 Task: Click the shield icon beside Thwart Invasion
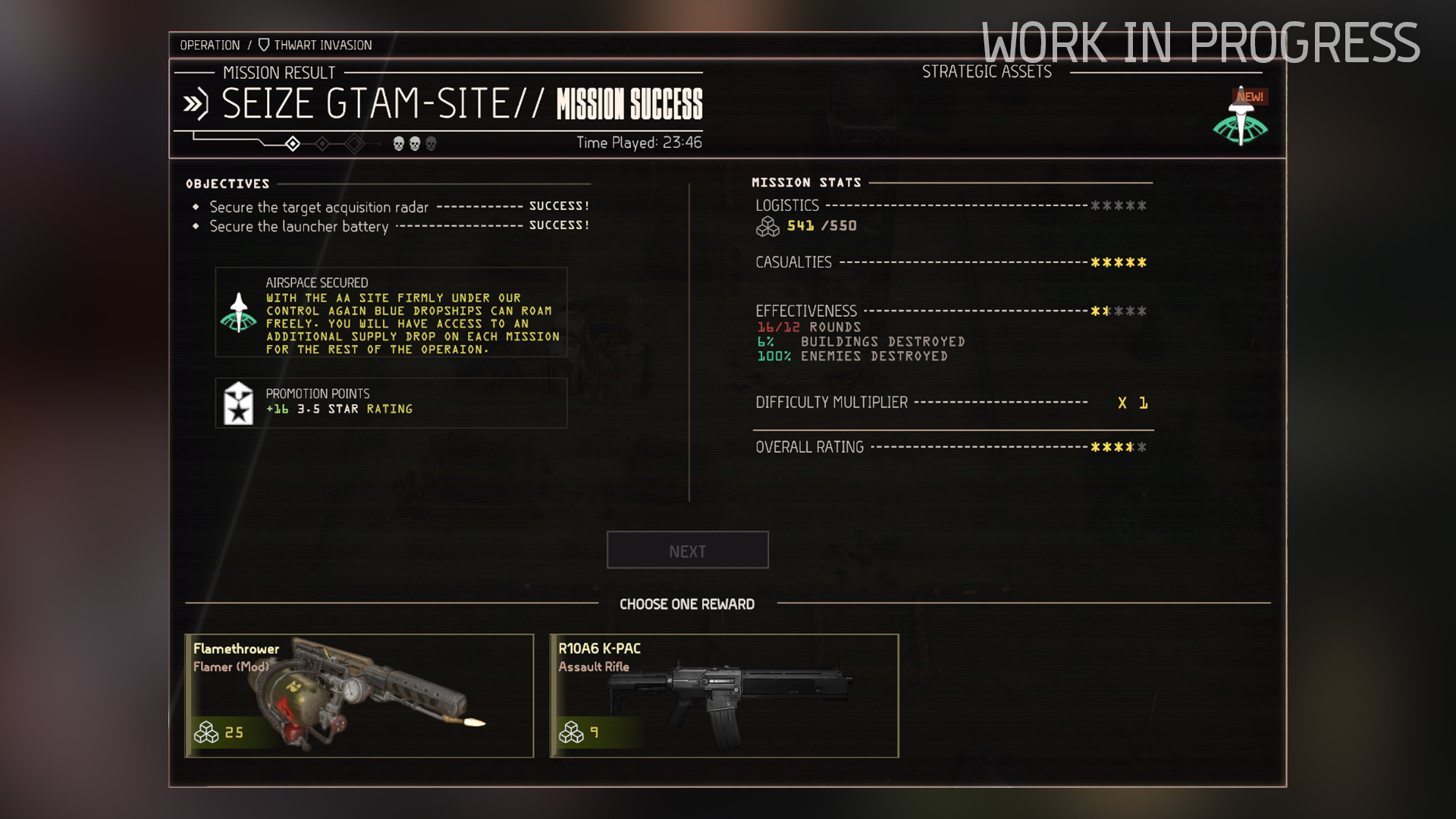coord(263,45)
